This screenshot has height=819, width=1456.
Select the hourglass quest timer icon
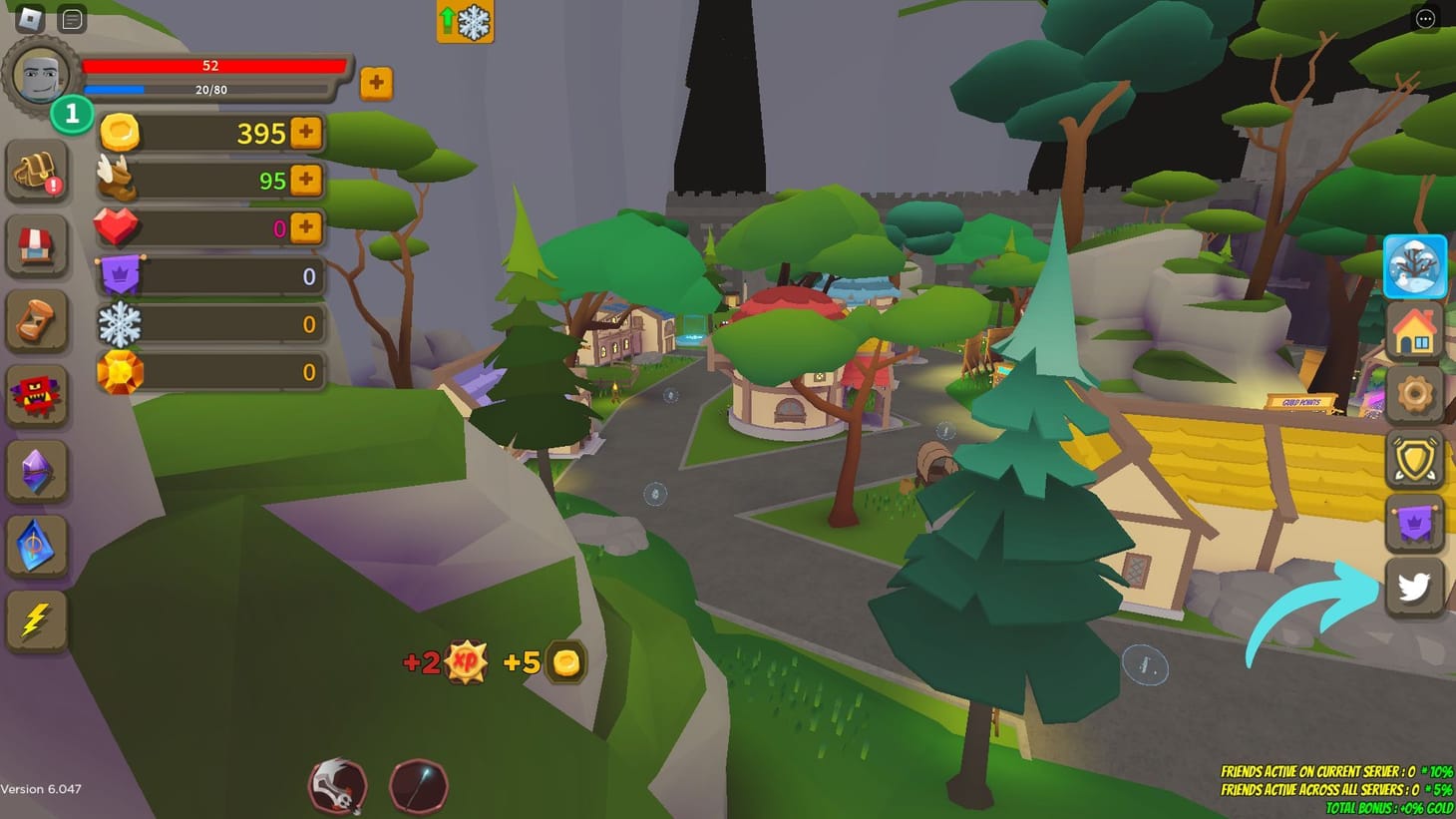click(38, 321)
